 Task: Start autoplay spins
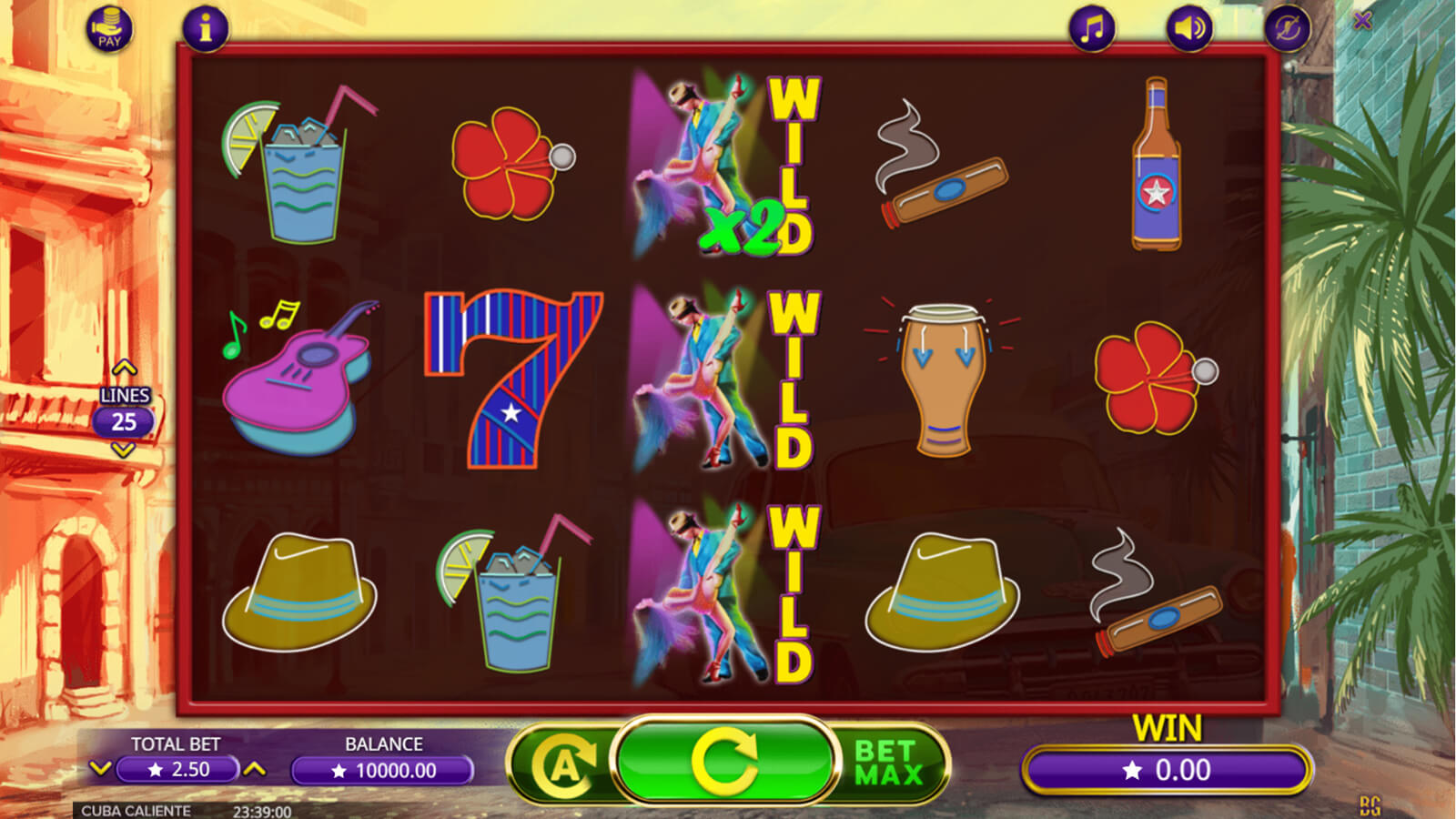coord(564,764)
